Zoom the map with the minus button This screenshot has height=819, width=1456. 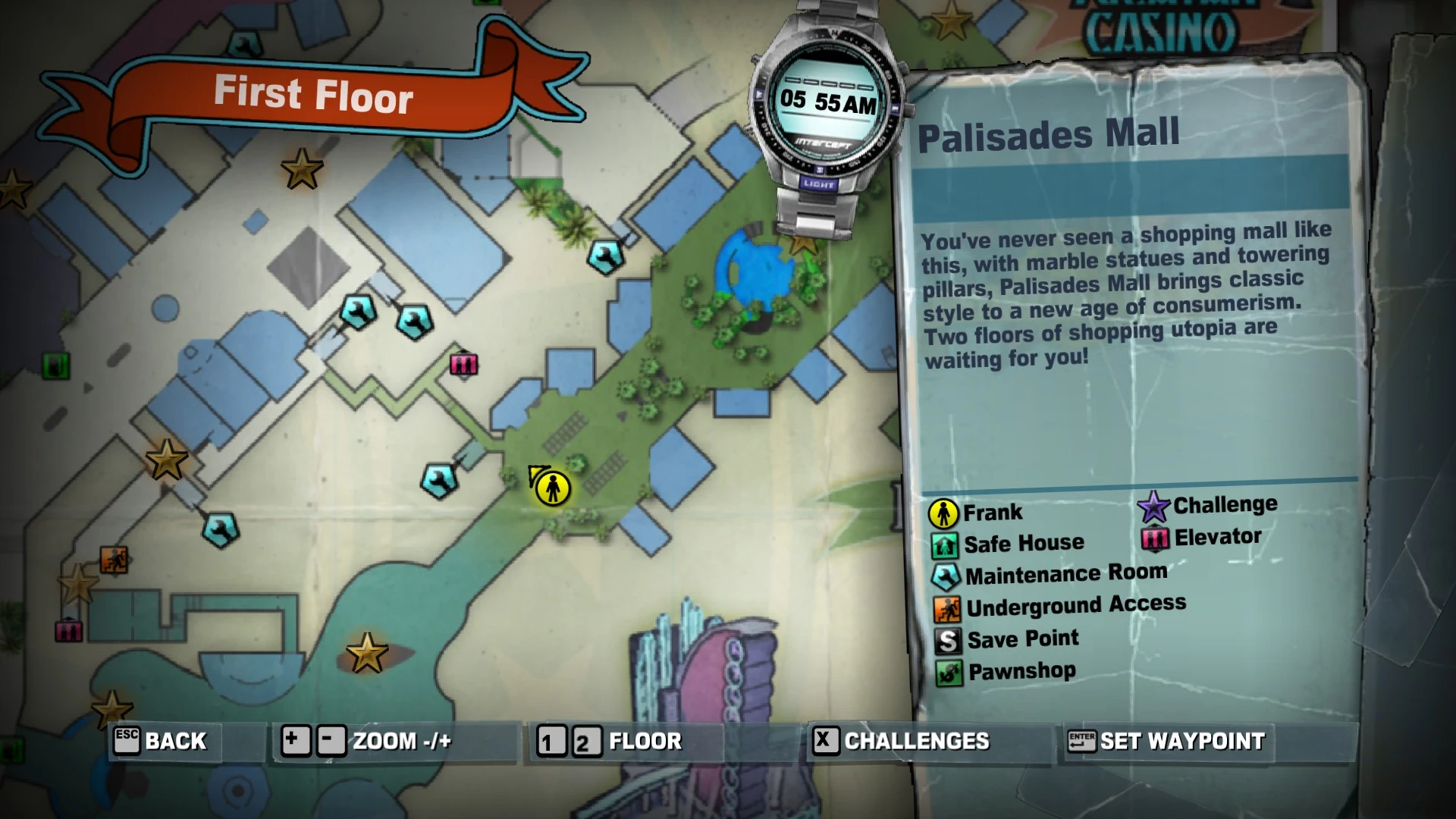point(331,741)
